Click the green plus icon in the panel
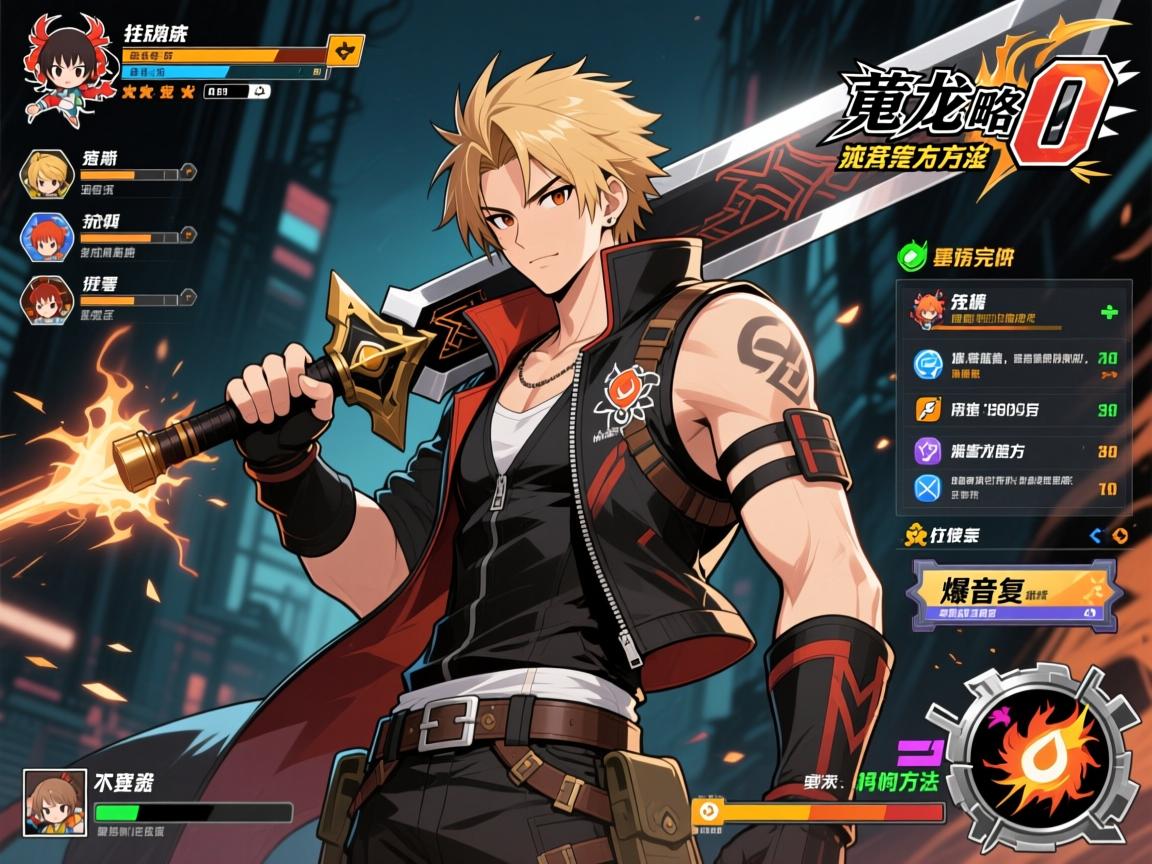The image size is (1152, 864). [1108, 313]
